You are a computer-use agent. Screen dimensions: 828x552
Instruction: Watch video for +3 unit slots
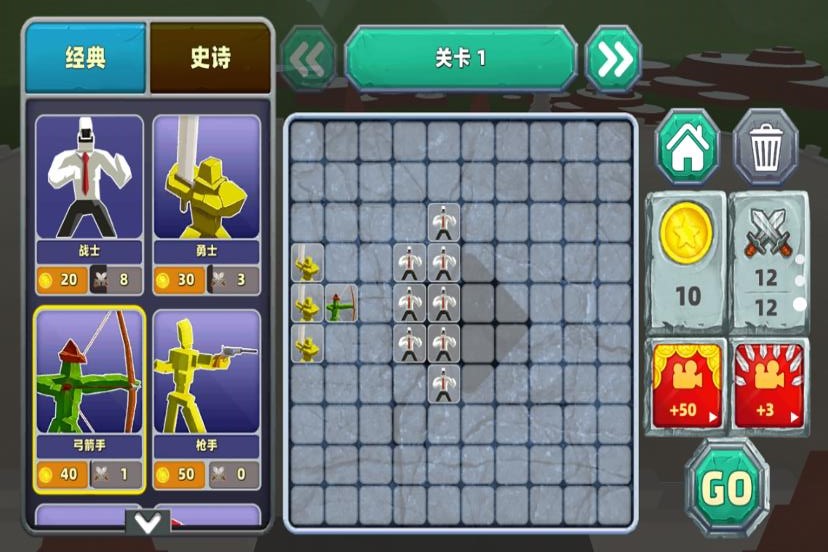pyautogui.click(x=767, y=384)
